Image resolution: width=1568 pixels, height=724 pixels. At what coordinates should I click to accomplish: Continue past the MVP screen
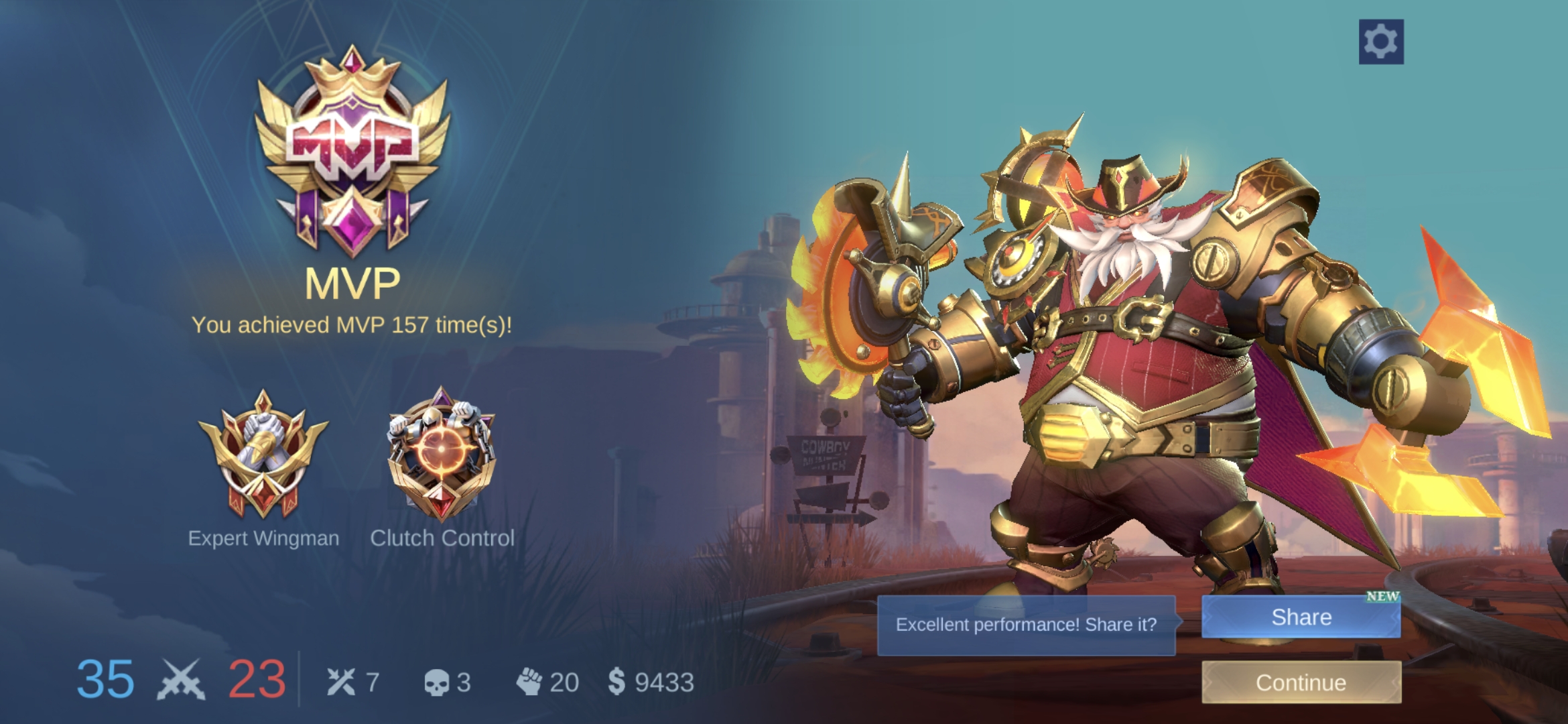pos(1301,682)
